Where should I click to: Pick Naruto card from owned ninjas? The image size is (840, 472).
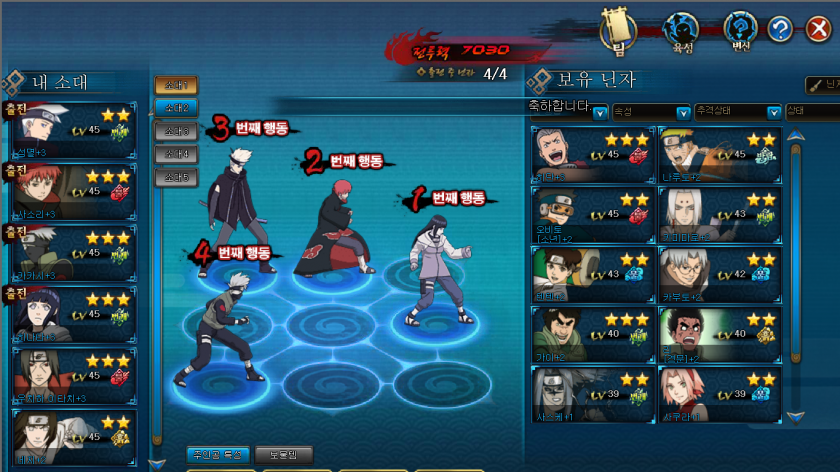719,153
